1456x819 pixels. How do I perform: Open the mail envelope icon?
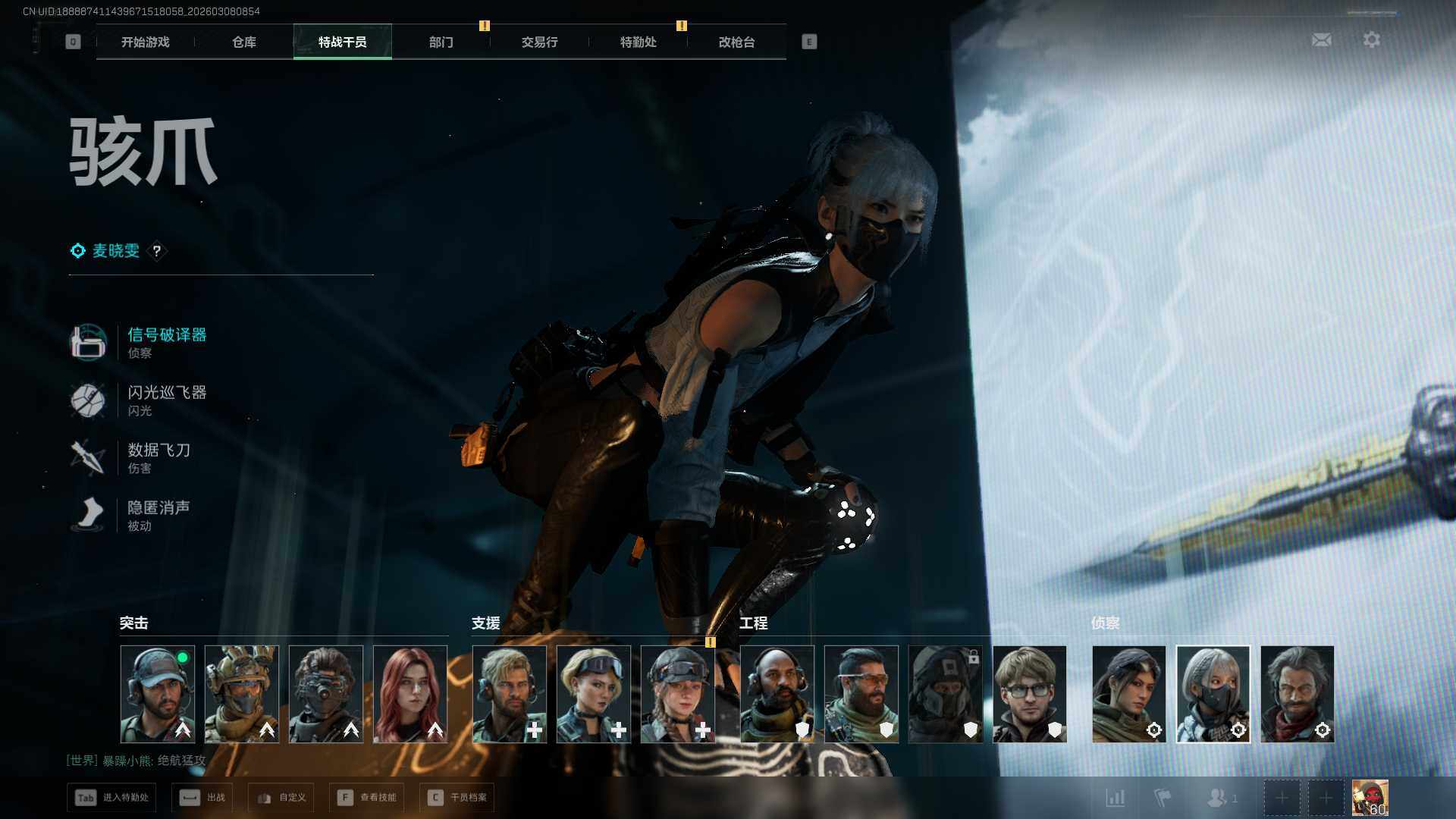[1322, 39]
